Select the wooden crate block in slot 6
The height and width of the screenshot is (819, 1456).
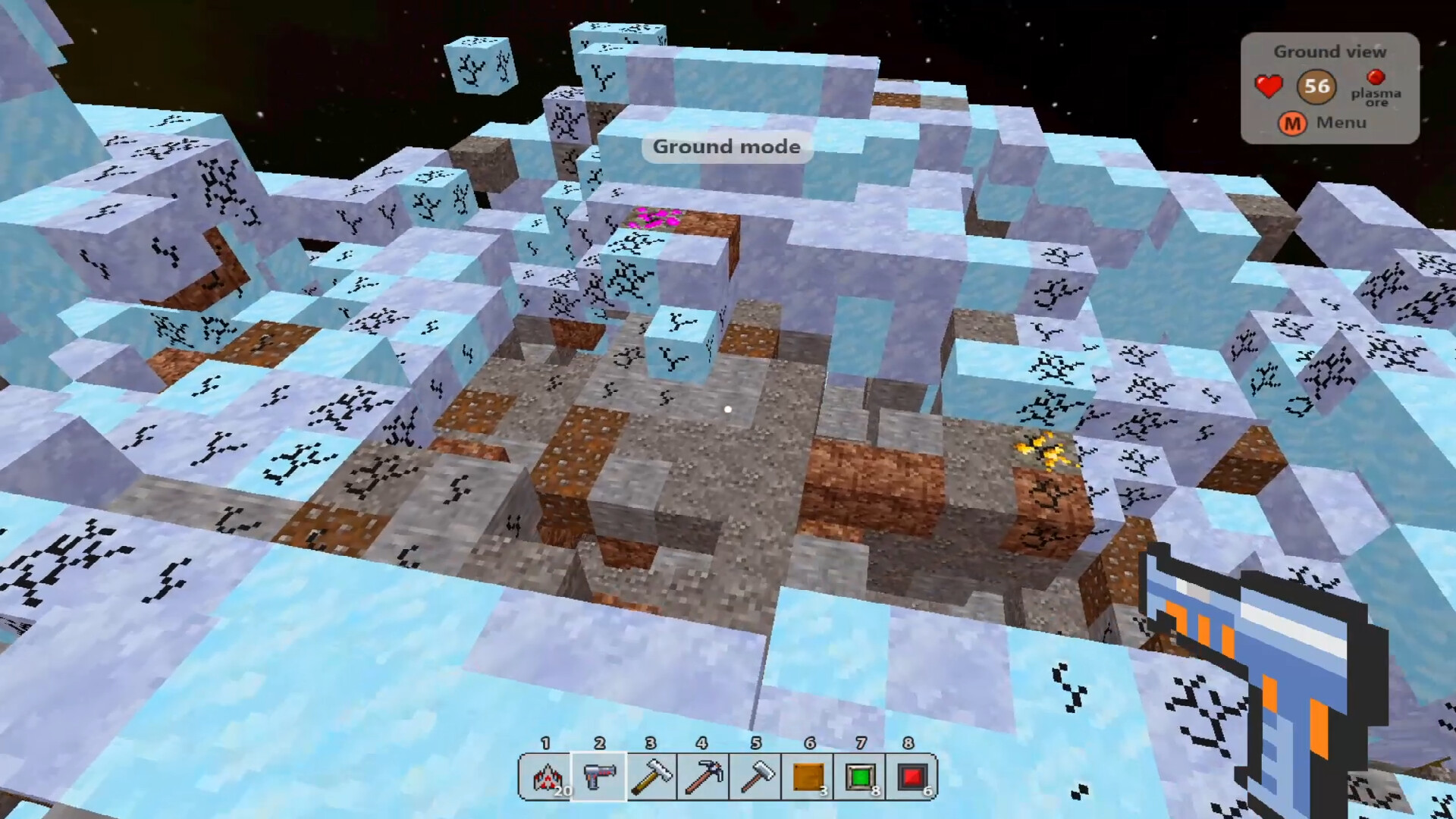pos(808,775)
